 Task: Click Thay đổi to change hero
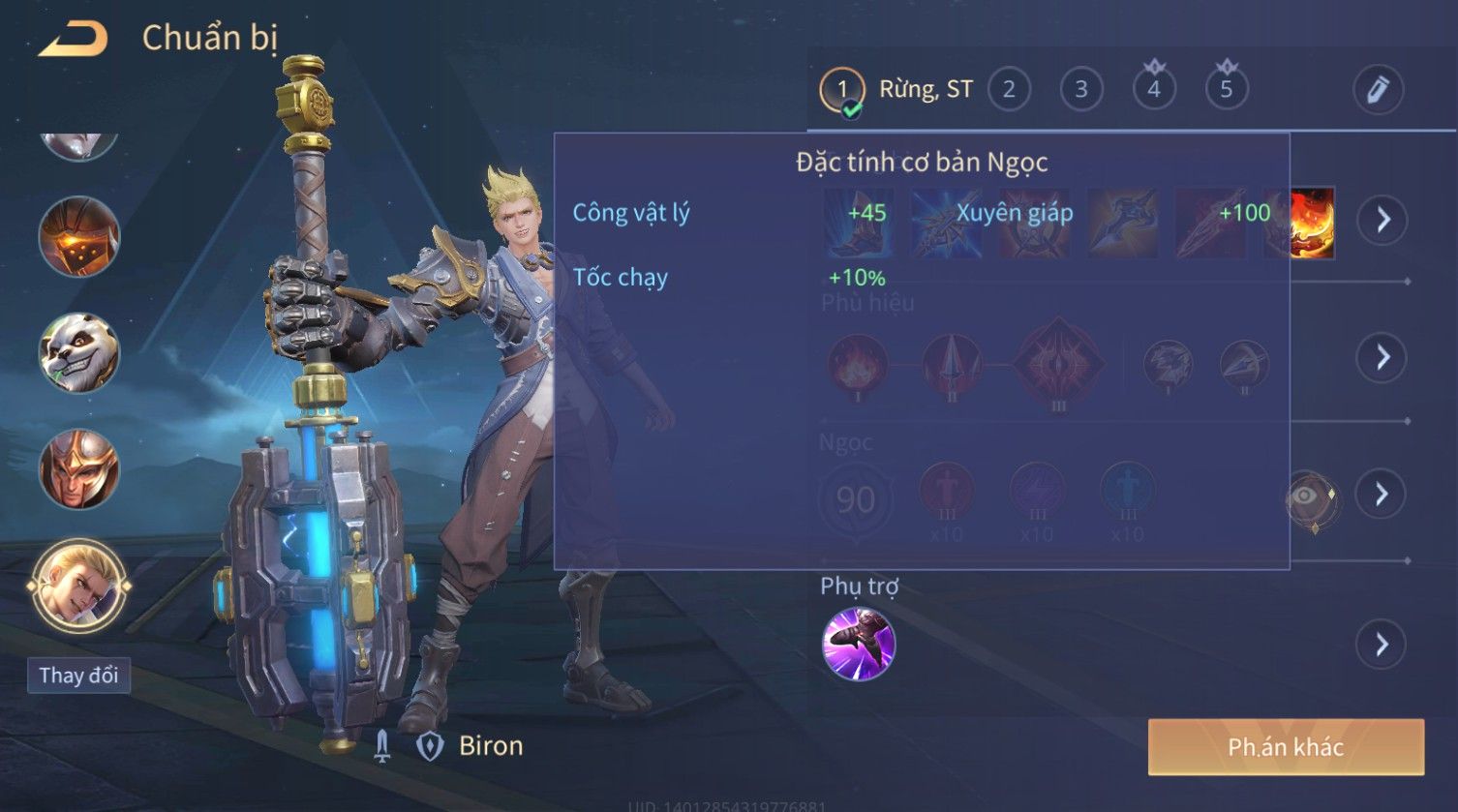pyautogui.click(x=78, y=676)
